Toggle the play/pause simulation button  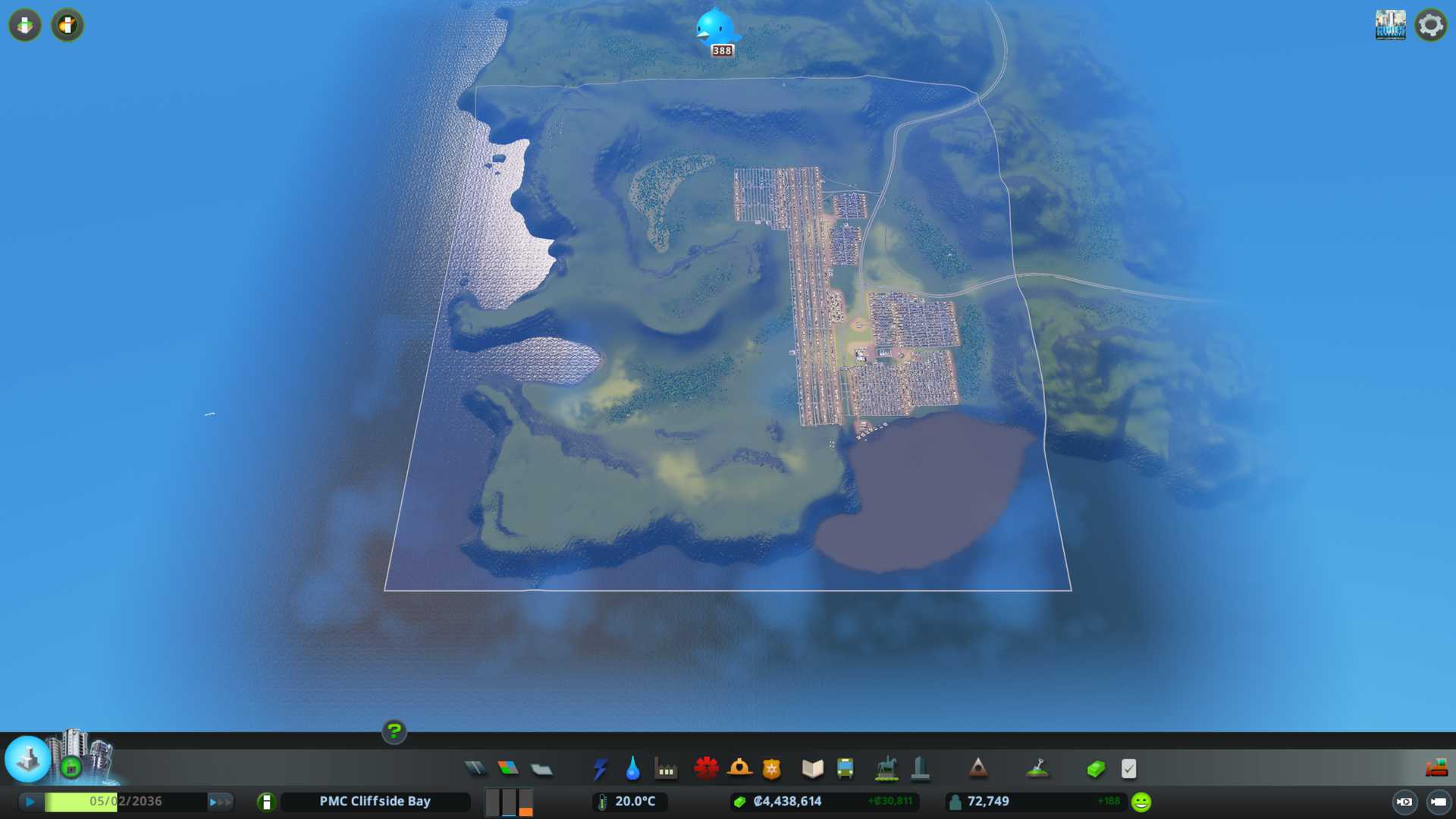pos(30,802)
